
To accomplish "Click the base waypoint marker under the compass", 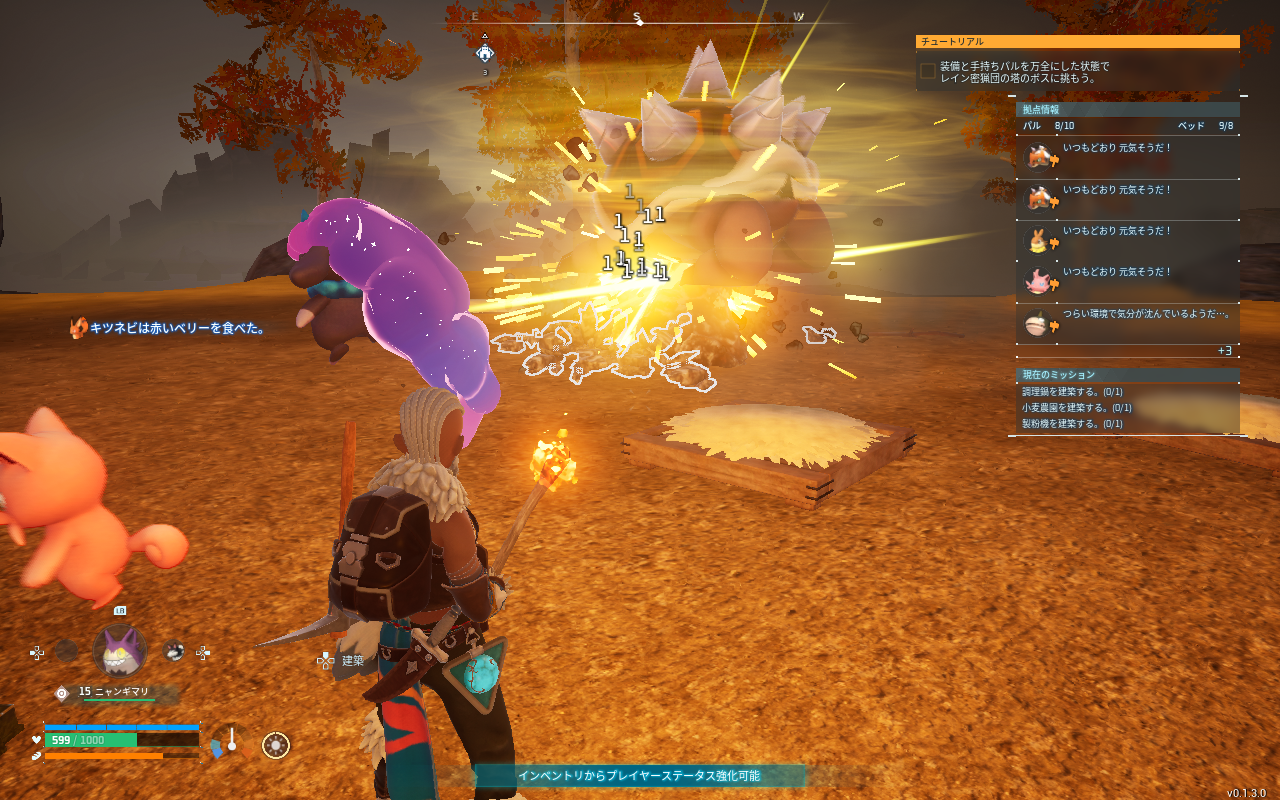I will coord(485,53).
